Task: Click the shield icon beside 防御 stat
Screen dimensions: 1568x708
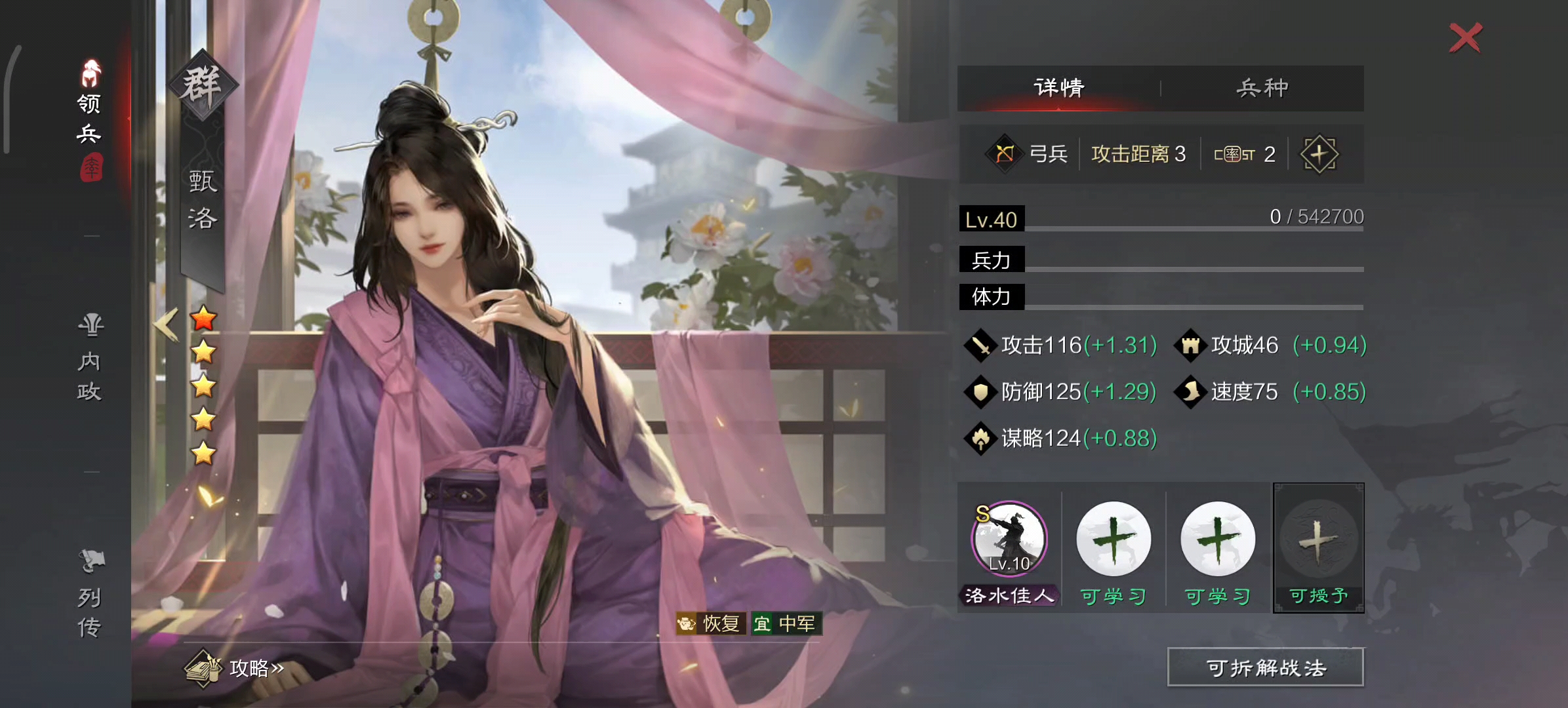Action: tap(980, 391)
